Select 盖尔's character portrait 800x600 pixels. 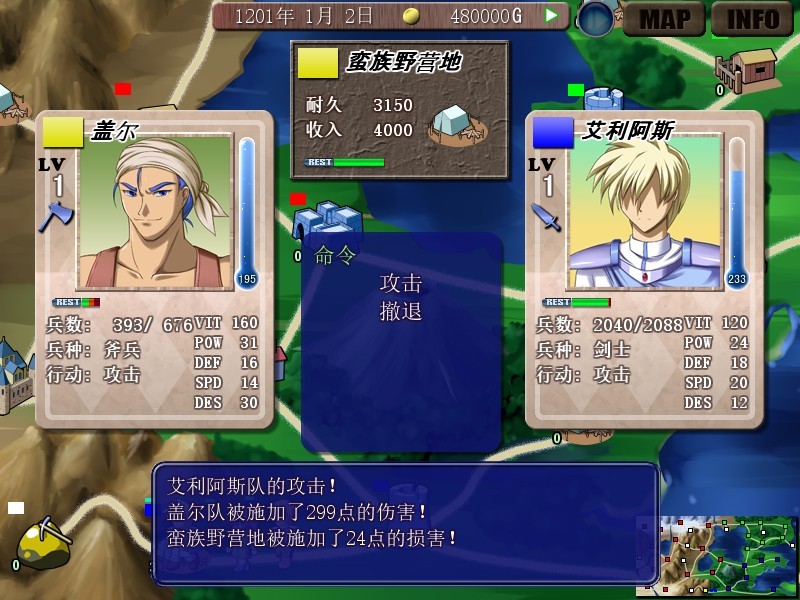154,212
